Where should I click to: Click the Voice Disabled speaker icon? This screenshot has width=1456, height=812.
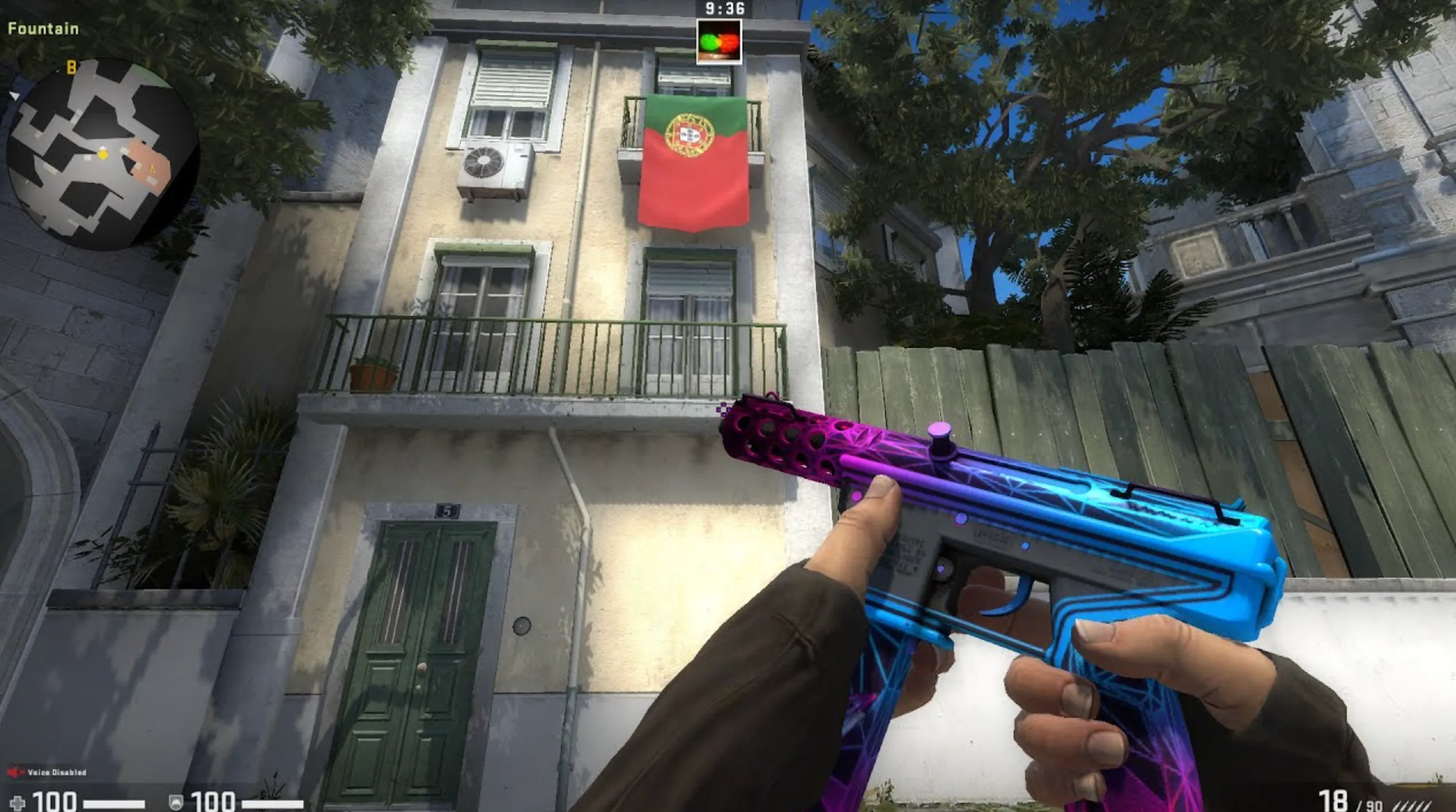click(x=15, y=772)
